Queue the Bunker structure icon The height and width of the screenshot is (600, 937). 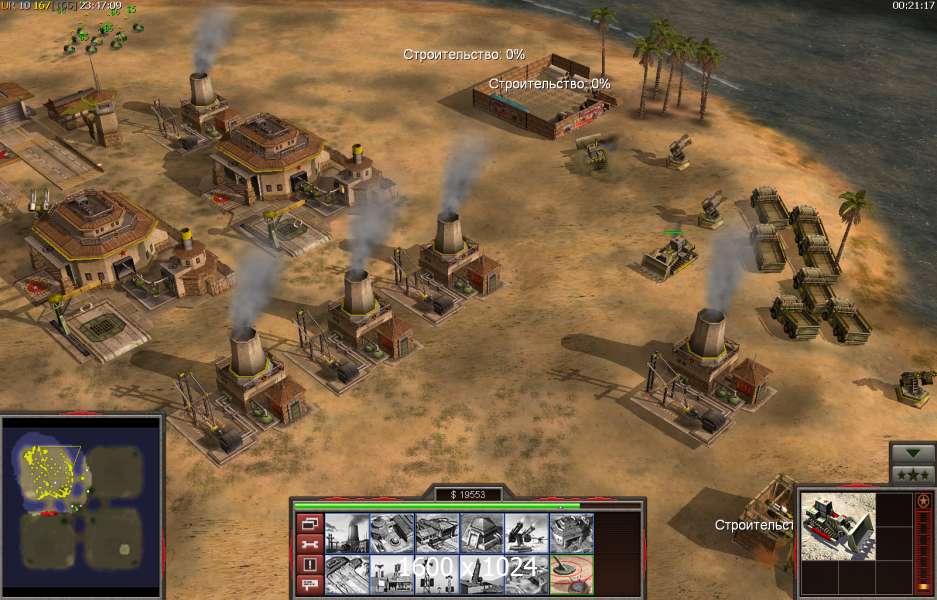tap(482, 532)
